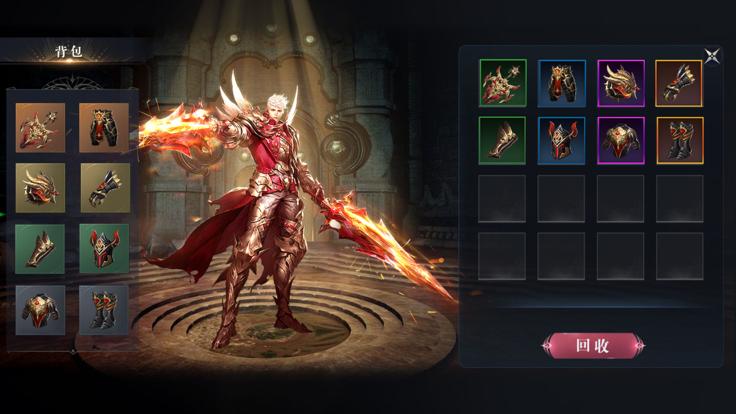Choose the red winged helmet in 背包 panel
Screen dimensions: 736x414
point(104,248)
